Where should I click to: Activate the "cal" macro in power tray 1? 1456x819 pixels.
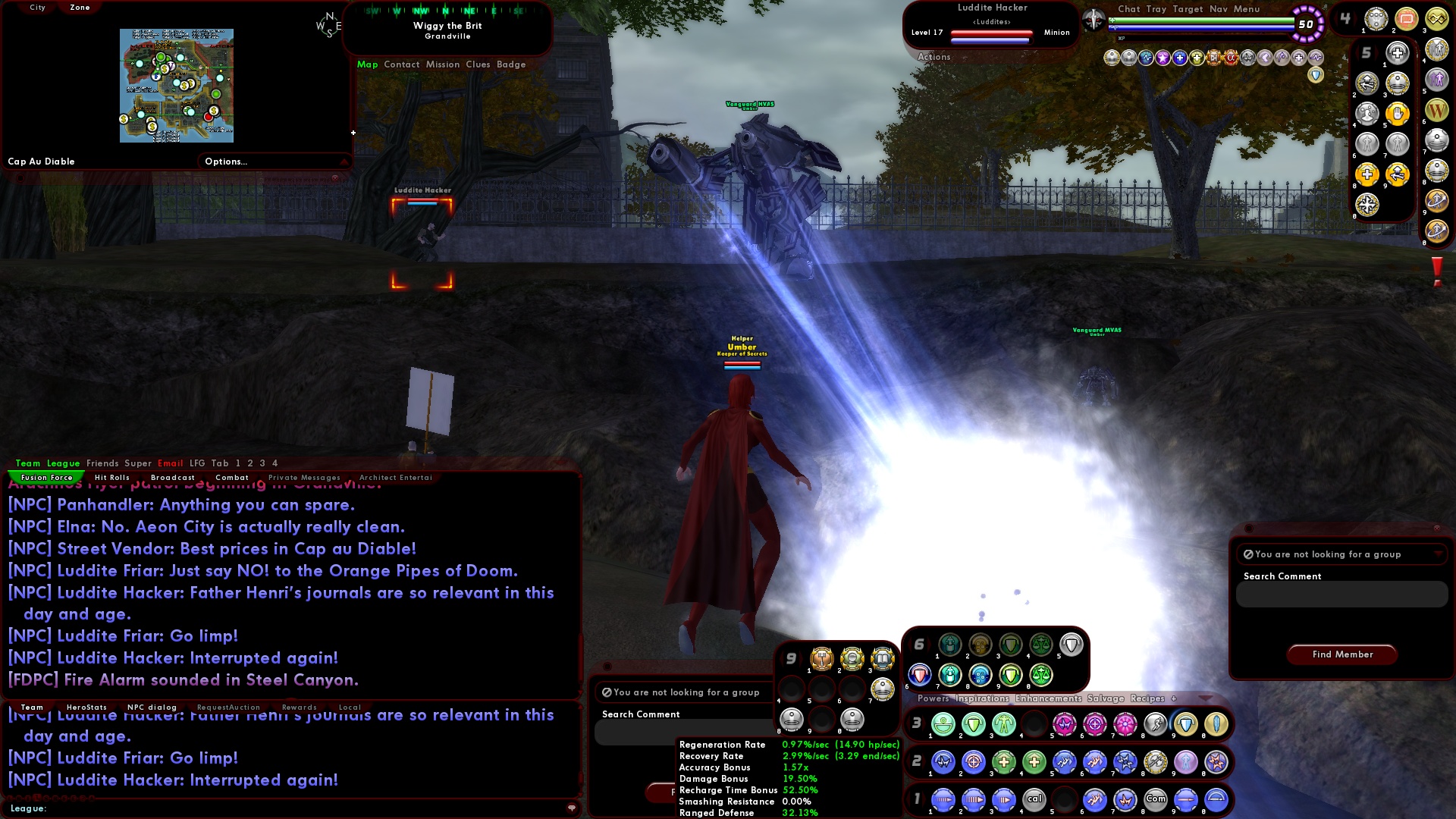1034,799
